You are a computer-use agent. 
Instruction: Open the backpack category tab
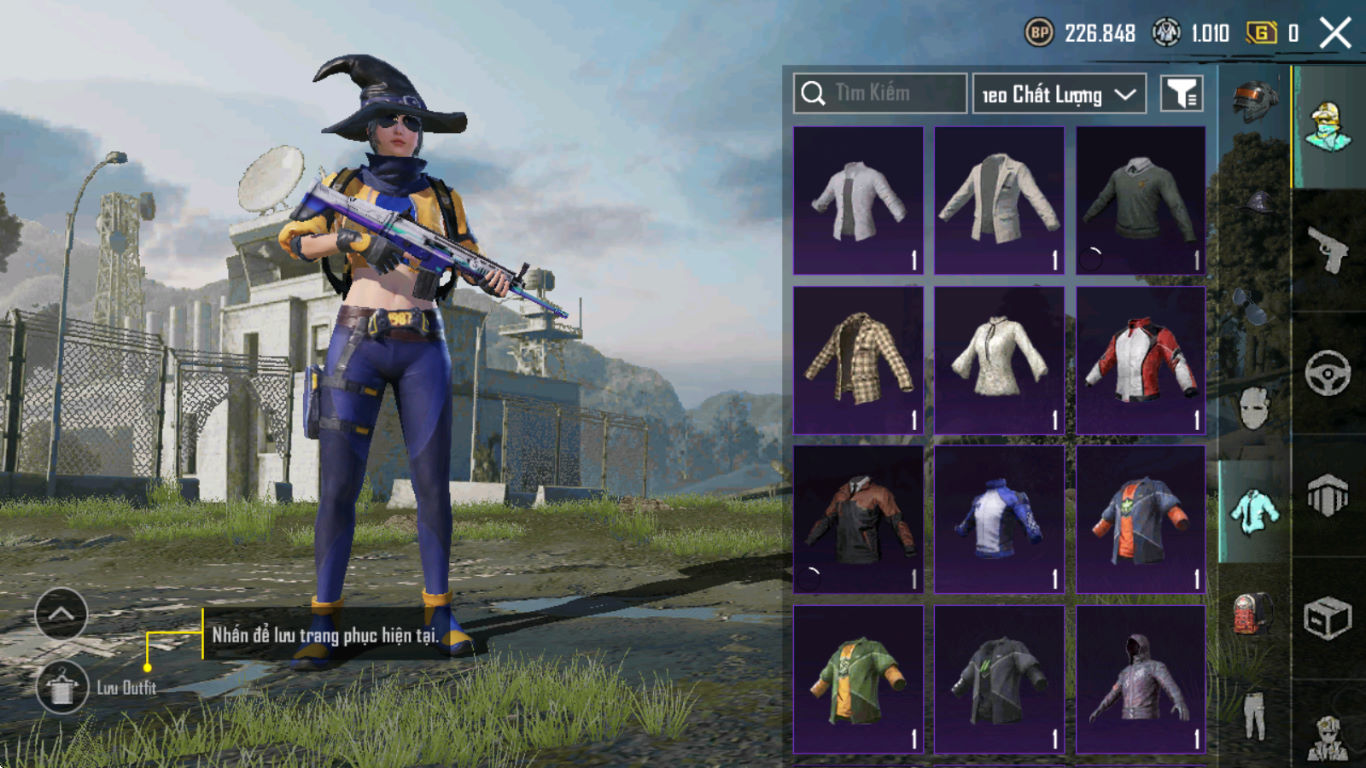click(x=1254, y=612)
